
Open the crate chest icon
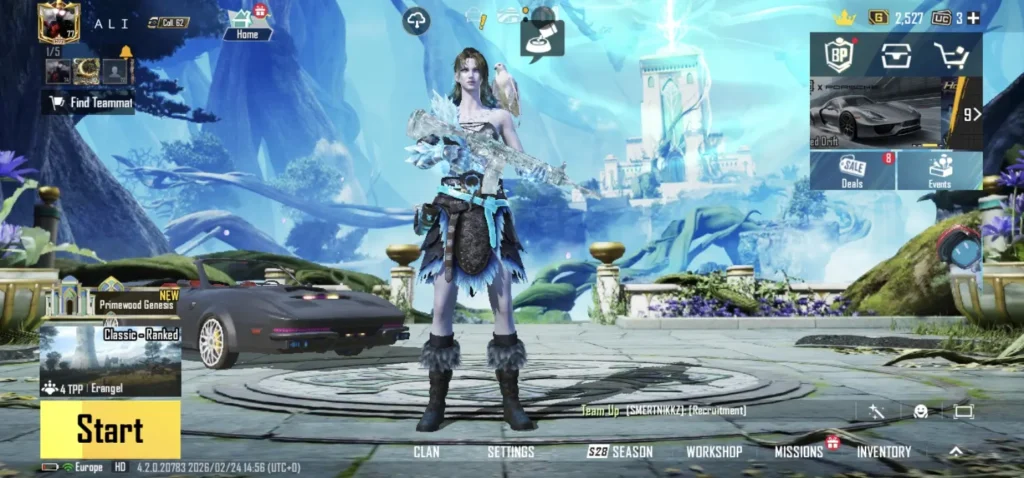[895, 55]
